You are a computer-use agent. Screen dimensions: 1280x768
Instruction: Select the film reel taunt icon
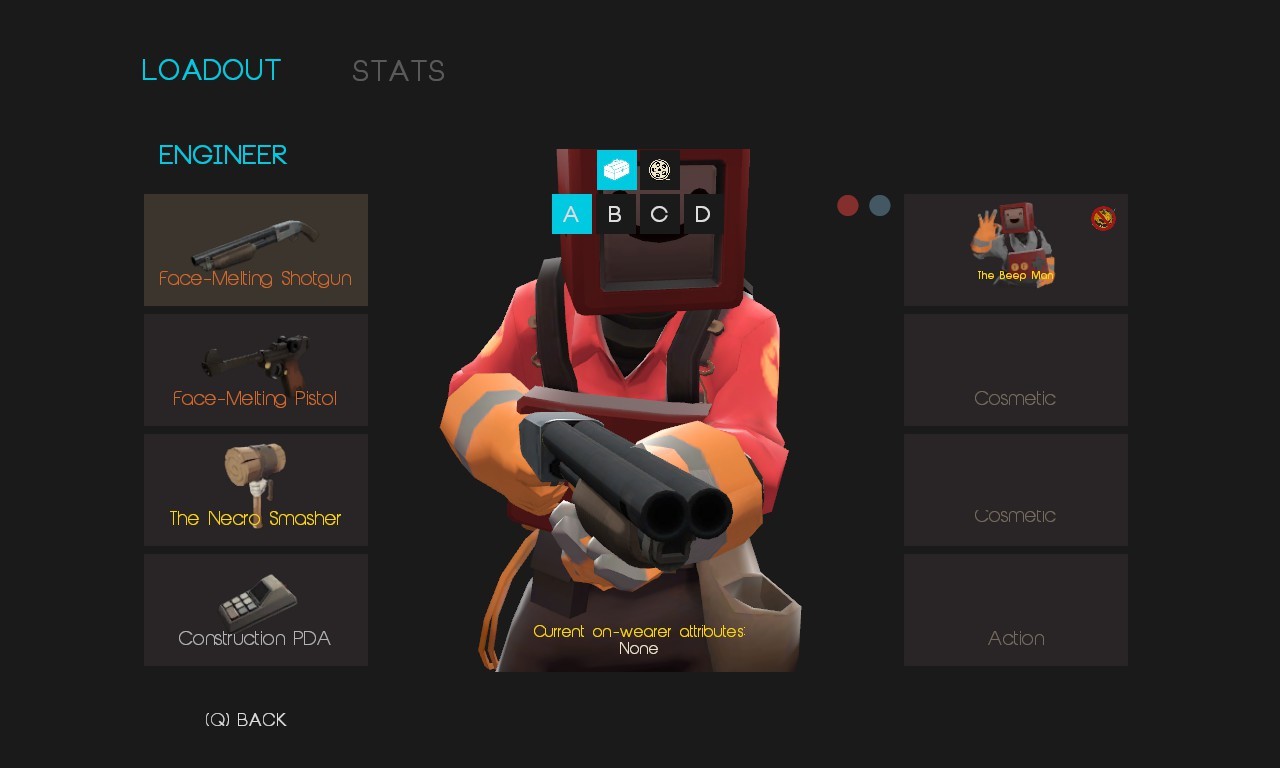pyautogui.click(x=659, y=170)
